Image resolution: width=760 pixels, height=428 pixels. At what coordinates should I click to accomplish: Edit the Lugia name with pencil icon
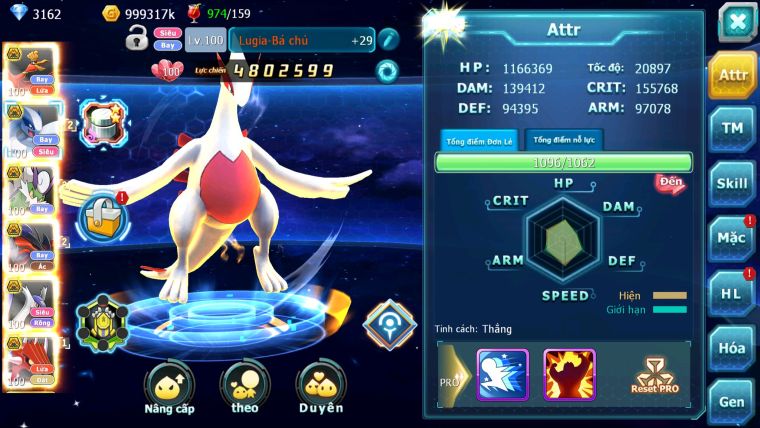click(389, 40)
